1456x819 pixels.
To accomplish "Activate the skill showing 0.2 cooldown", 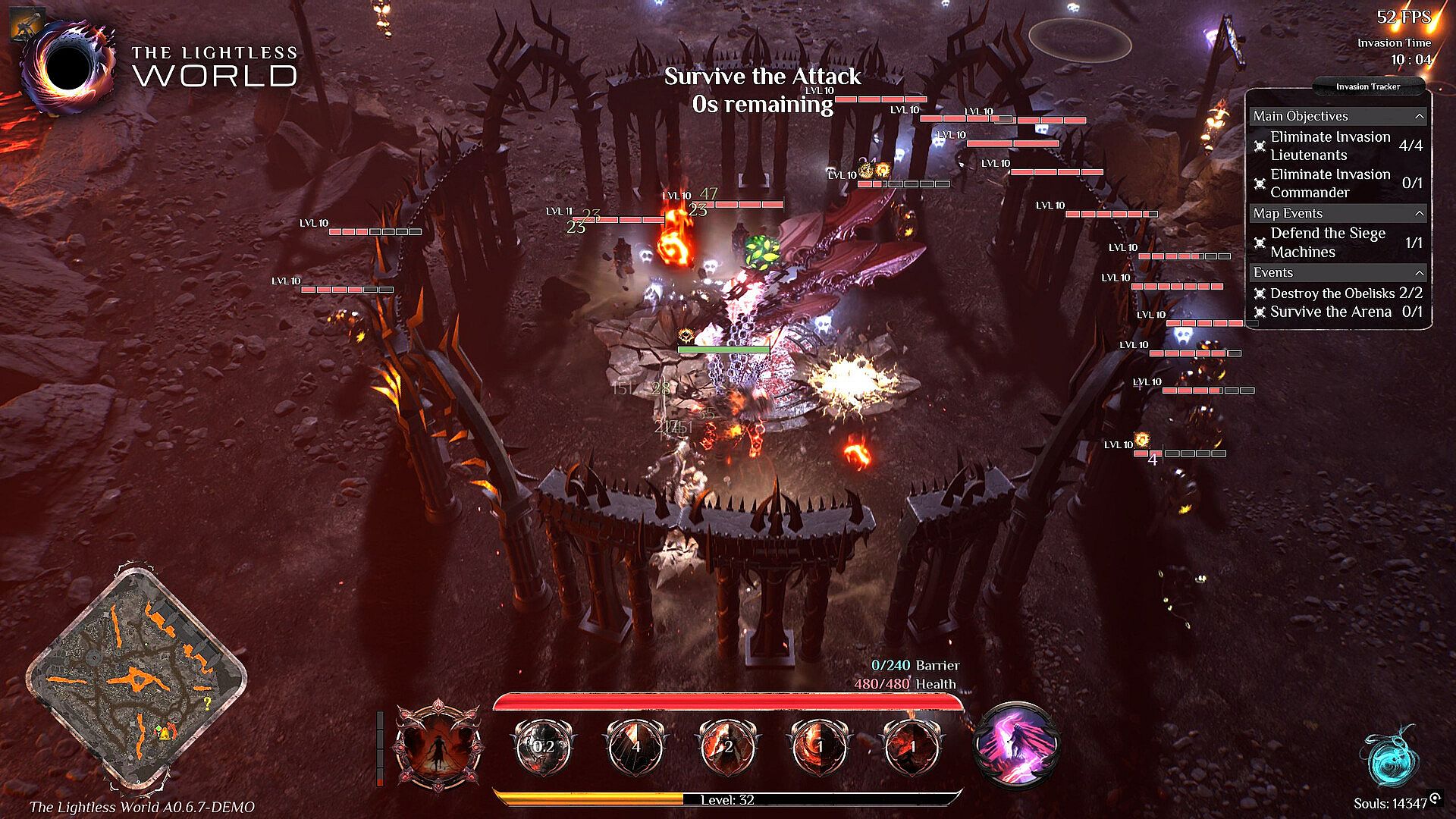I will 543,747.
